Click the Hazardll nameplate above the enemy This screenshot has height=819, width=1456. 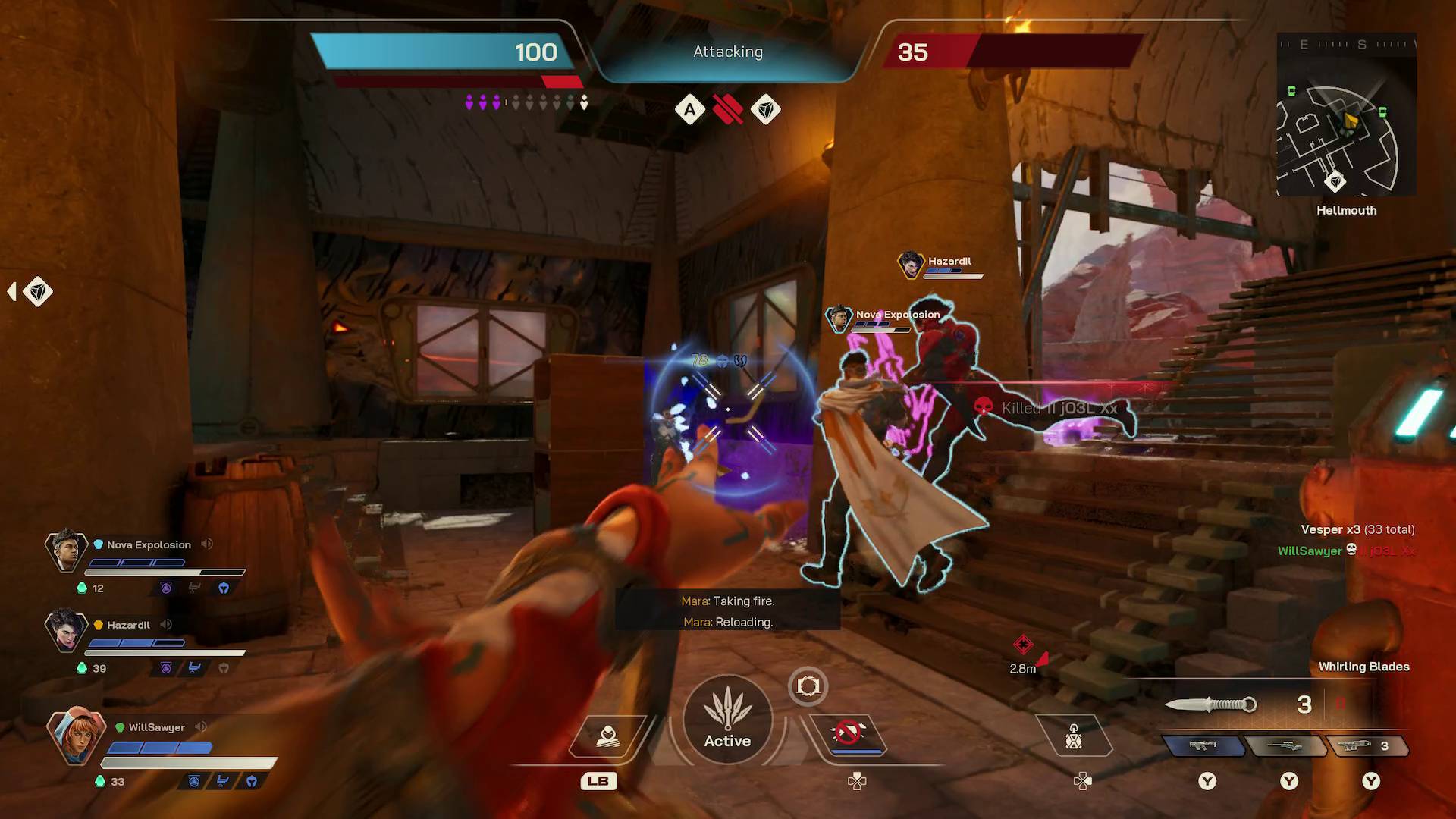point(948,260)
